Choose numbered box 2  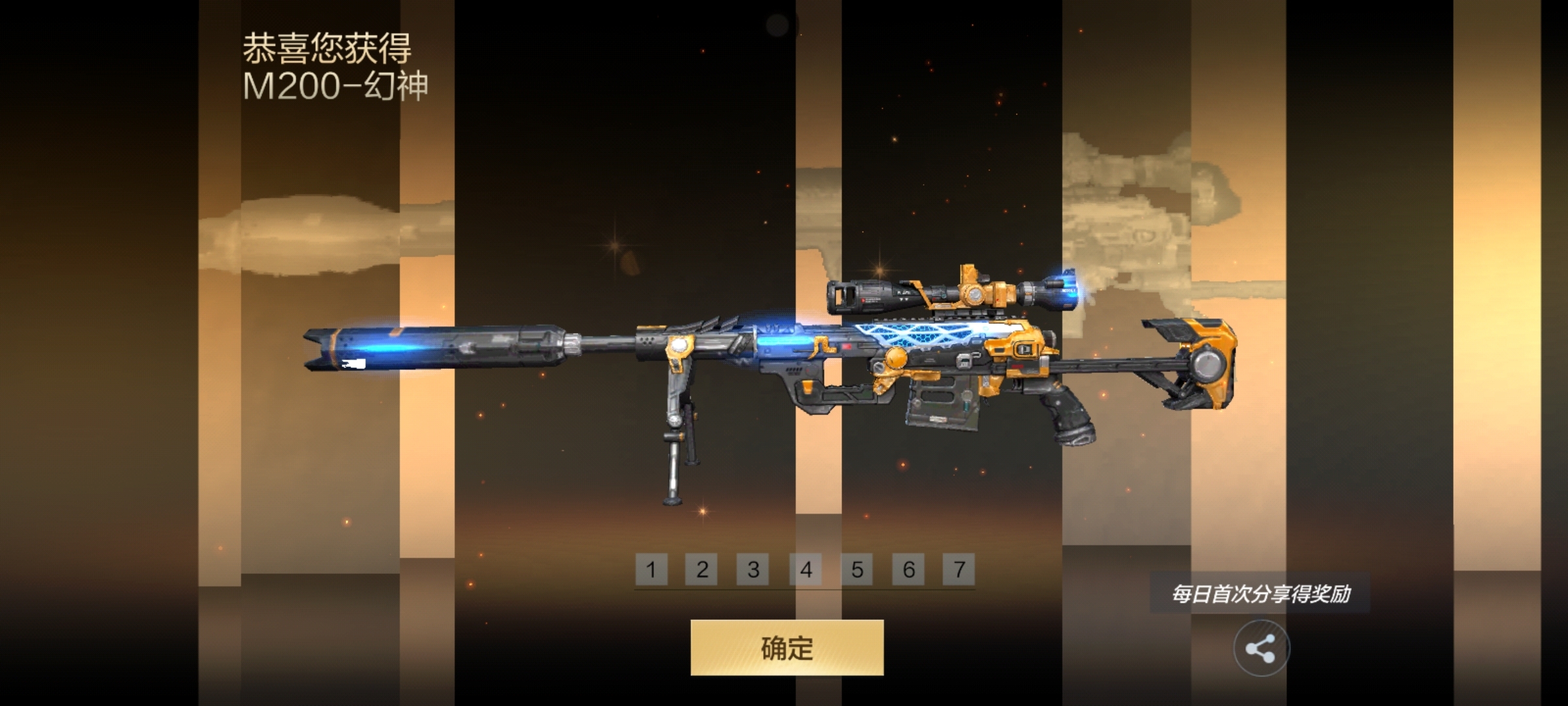(x=702, y=569)
